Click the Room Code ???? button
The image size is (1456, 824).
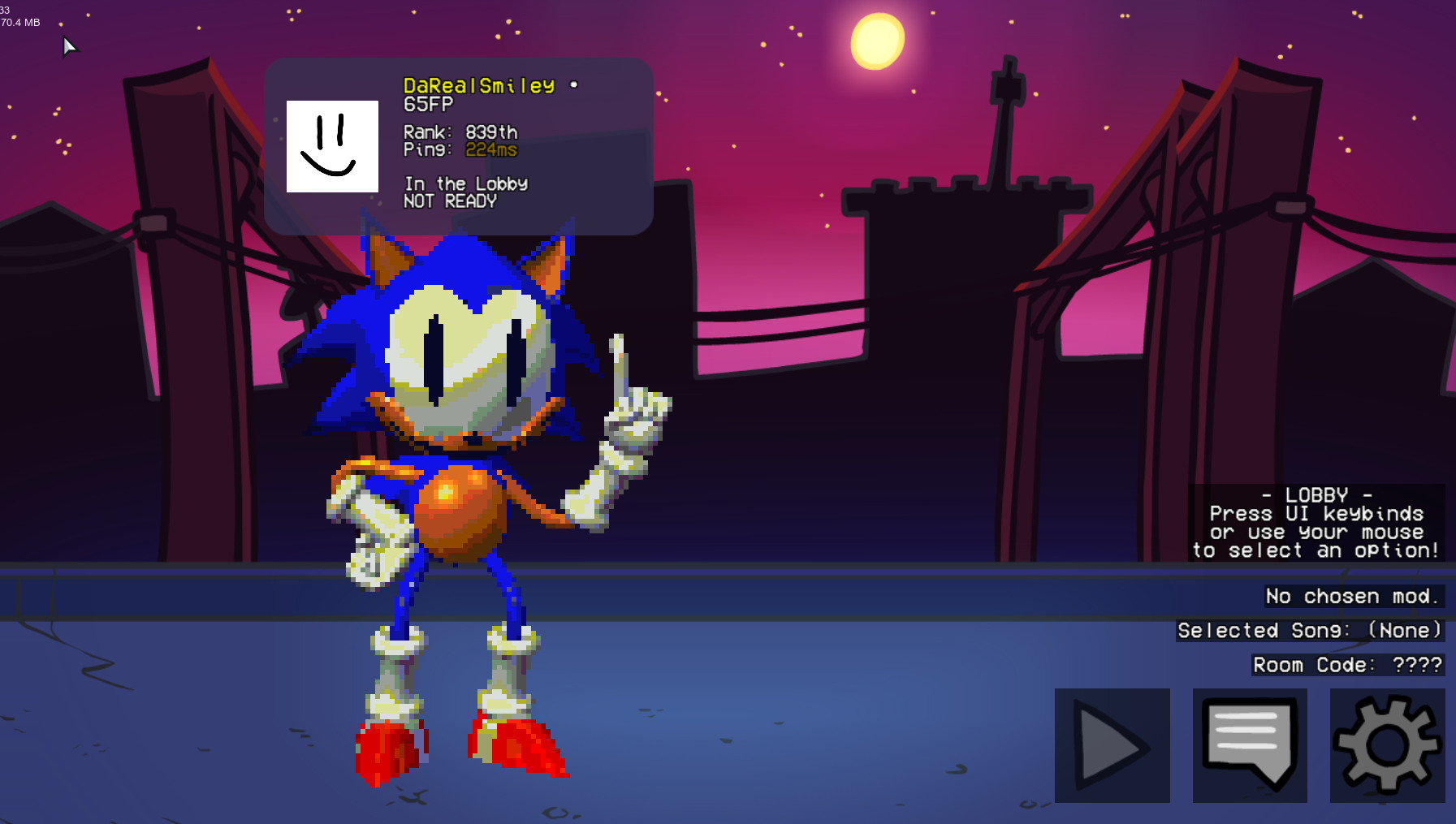[1346, 665]
